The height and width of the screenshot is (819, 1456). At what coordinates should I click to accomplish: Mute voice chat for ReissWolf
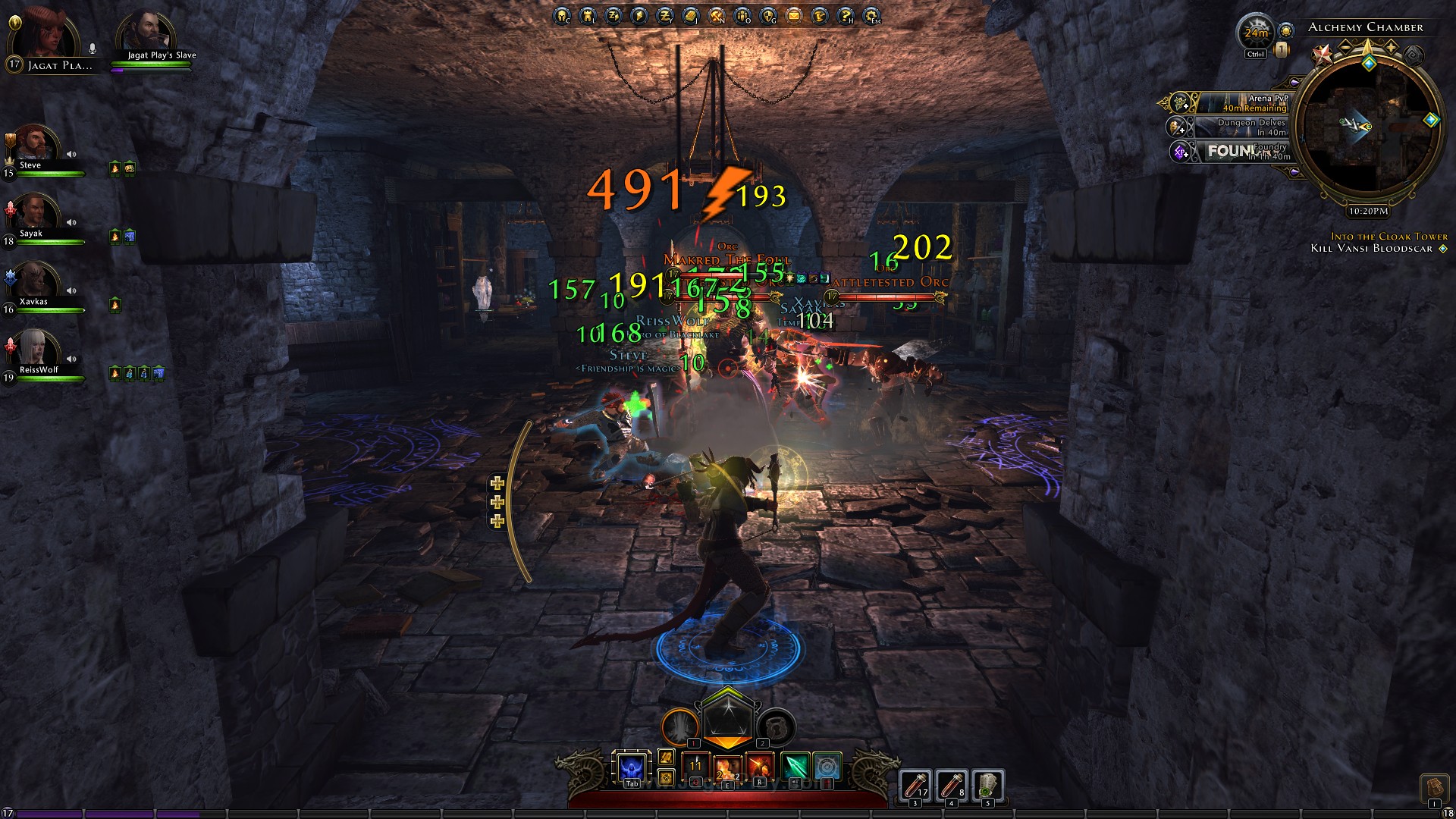pos(72,360)
